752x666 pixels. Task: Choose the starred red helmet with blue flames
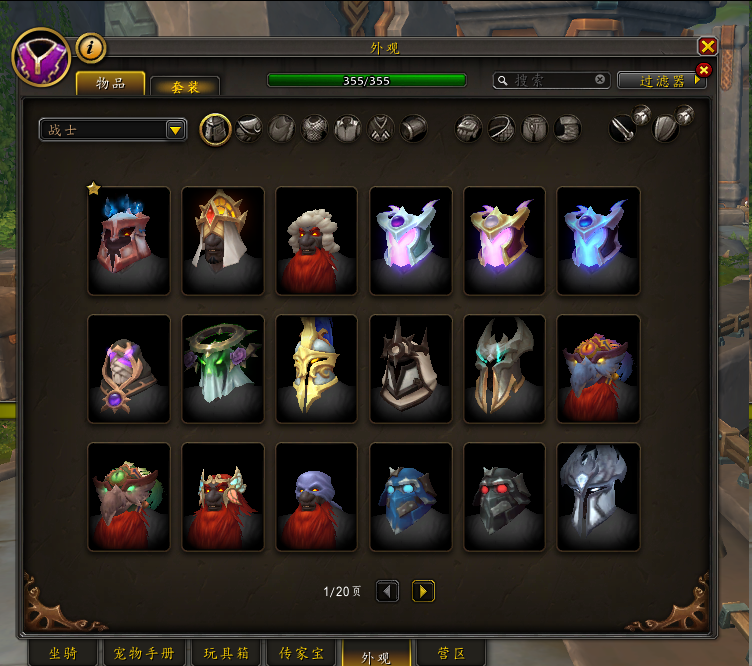[129, 240]
